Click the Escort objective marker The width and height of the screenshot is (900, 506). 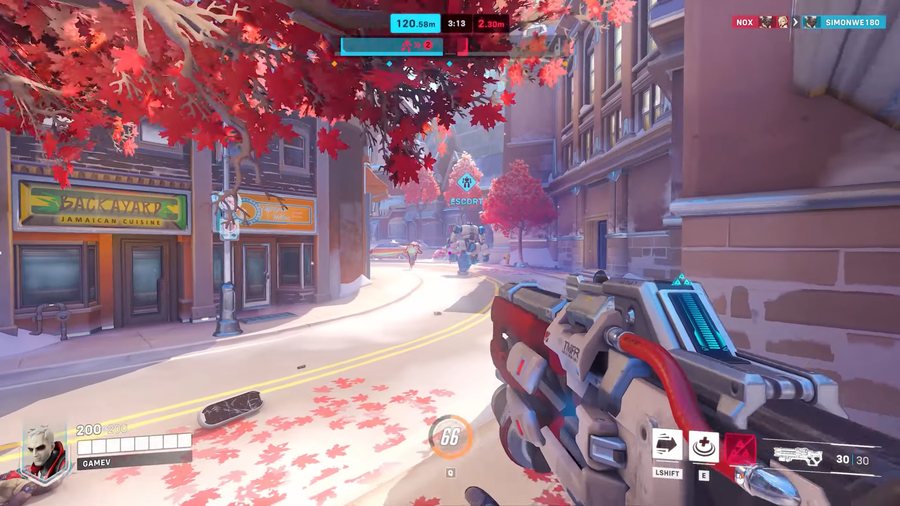click(x=465, y=185)
